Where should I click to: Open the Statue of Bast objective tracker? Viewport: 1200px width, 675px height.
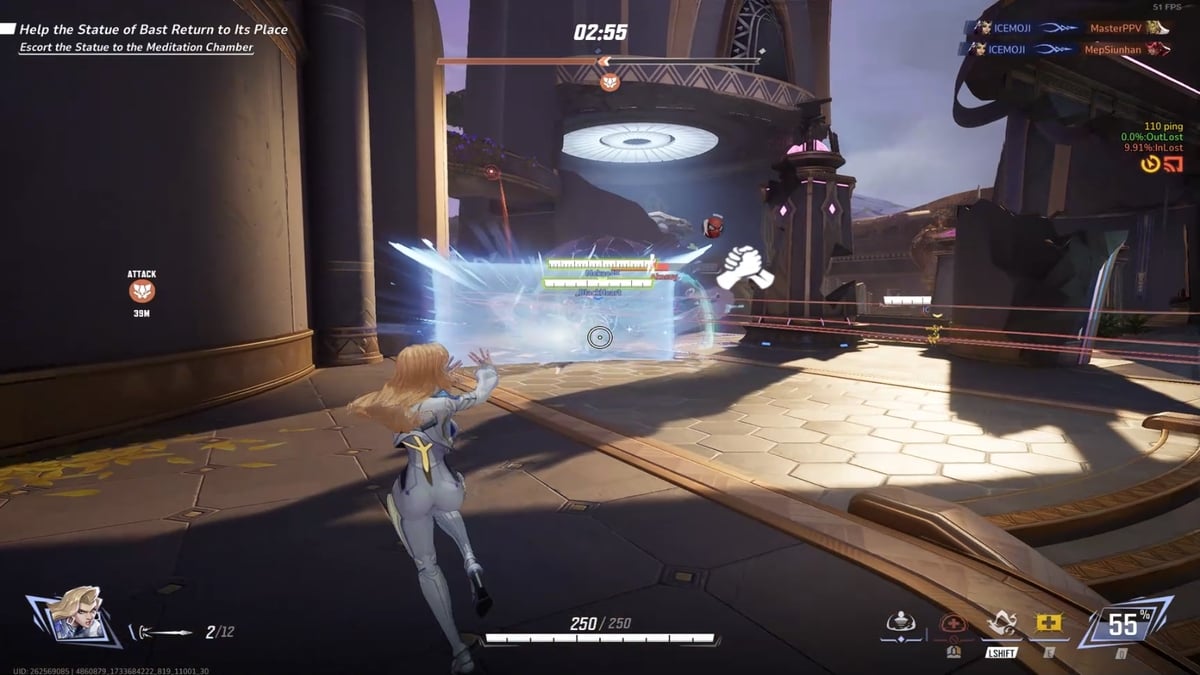pyautogui.click(x=154, y=30)
